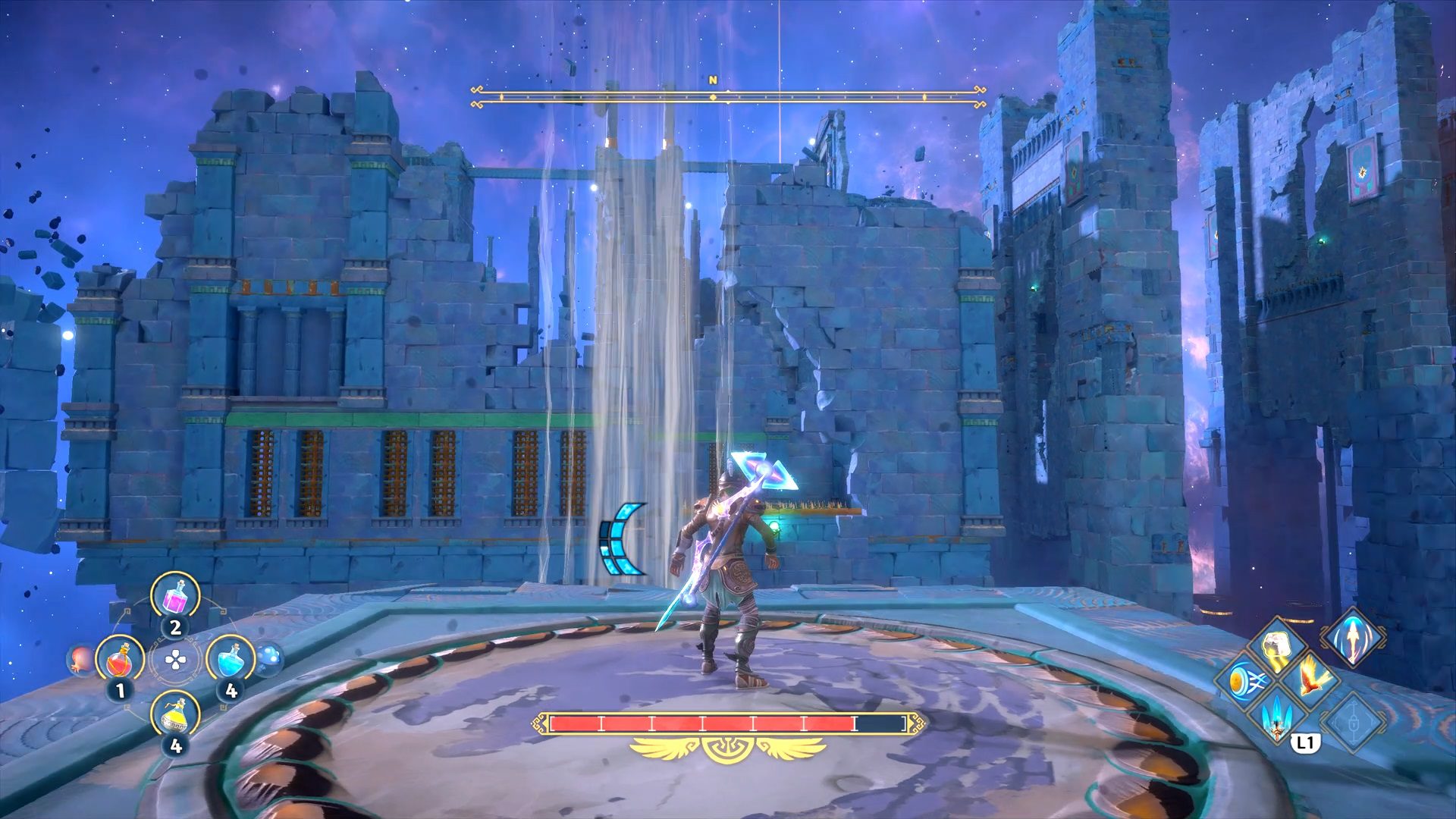Click the N marker on the compass

pyautogui.click(x=713, y=79)
